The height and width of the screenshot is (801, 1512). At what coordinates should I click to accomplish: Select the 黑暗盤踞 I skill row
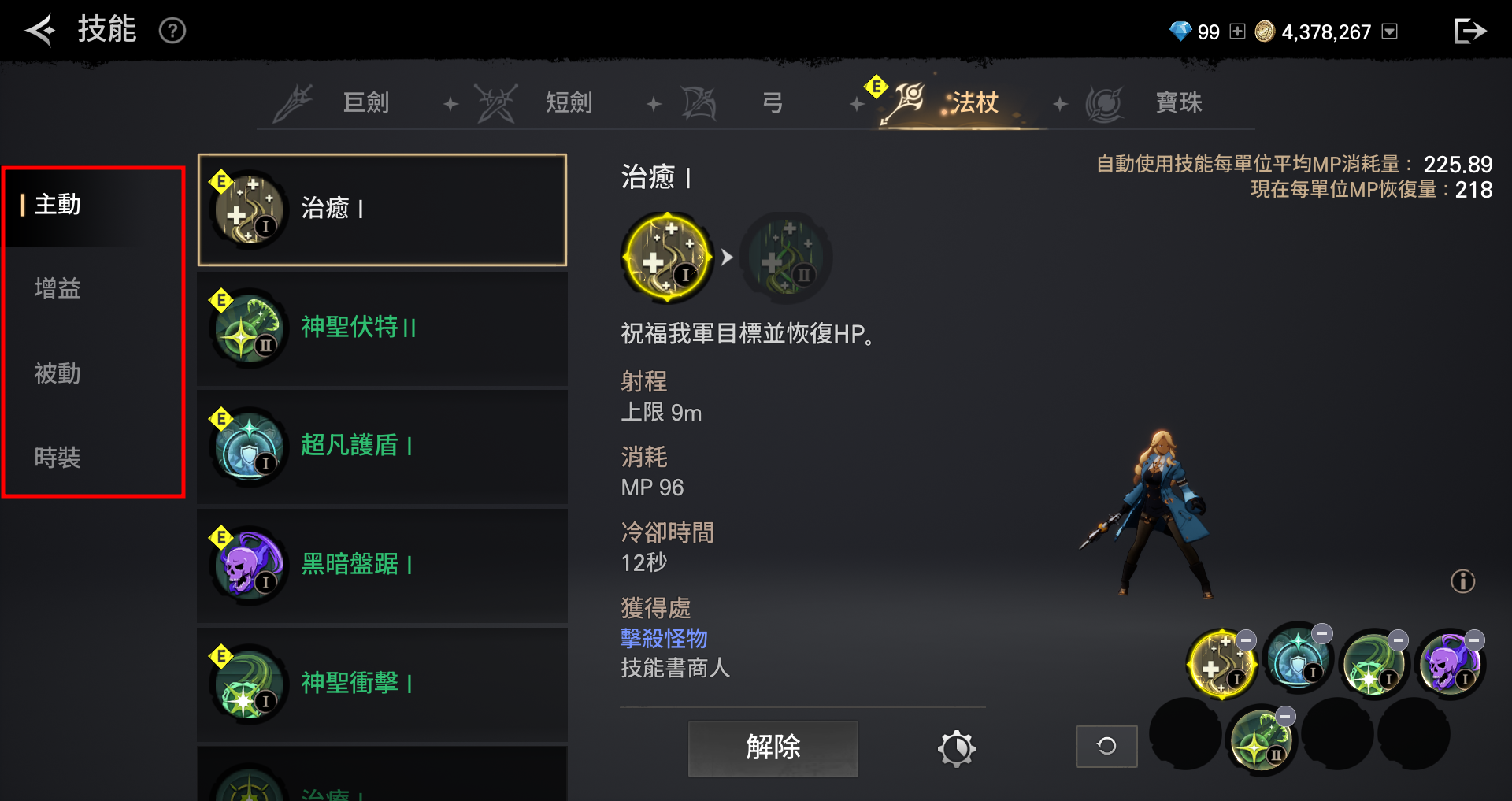382,566
